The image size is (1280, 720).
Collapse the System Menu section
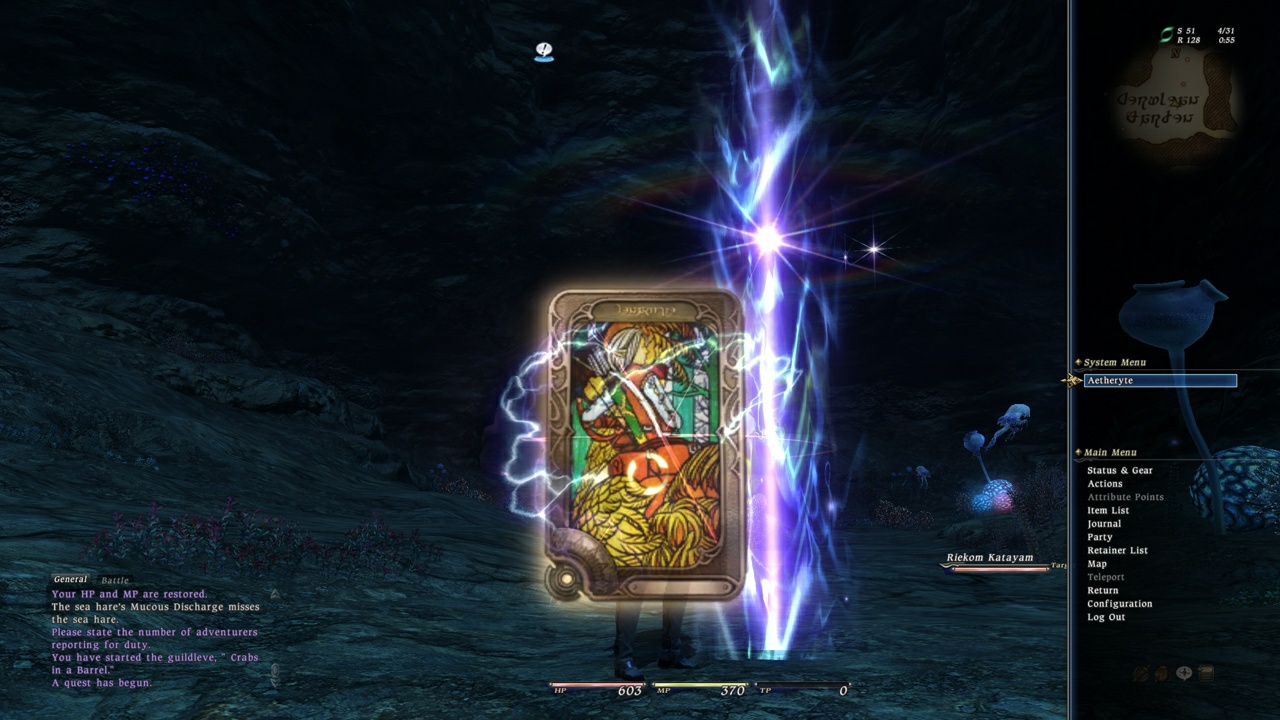(x=1077, y=362)
